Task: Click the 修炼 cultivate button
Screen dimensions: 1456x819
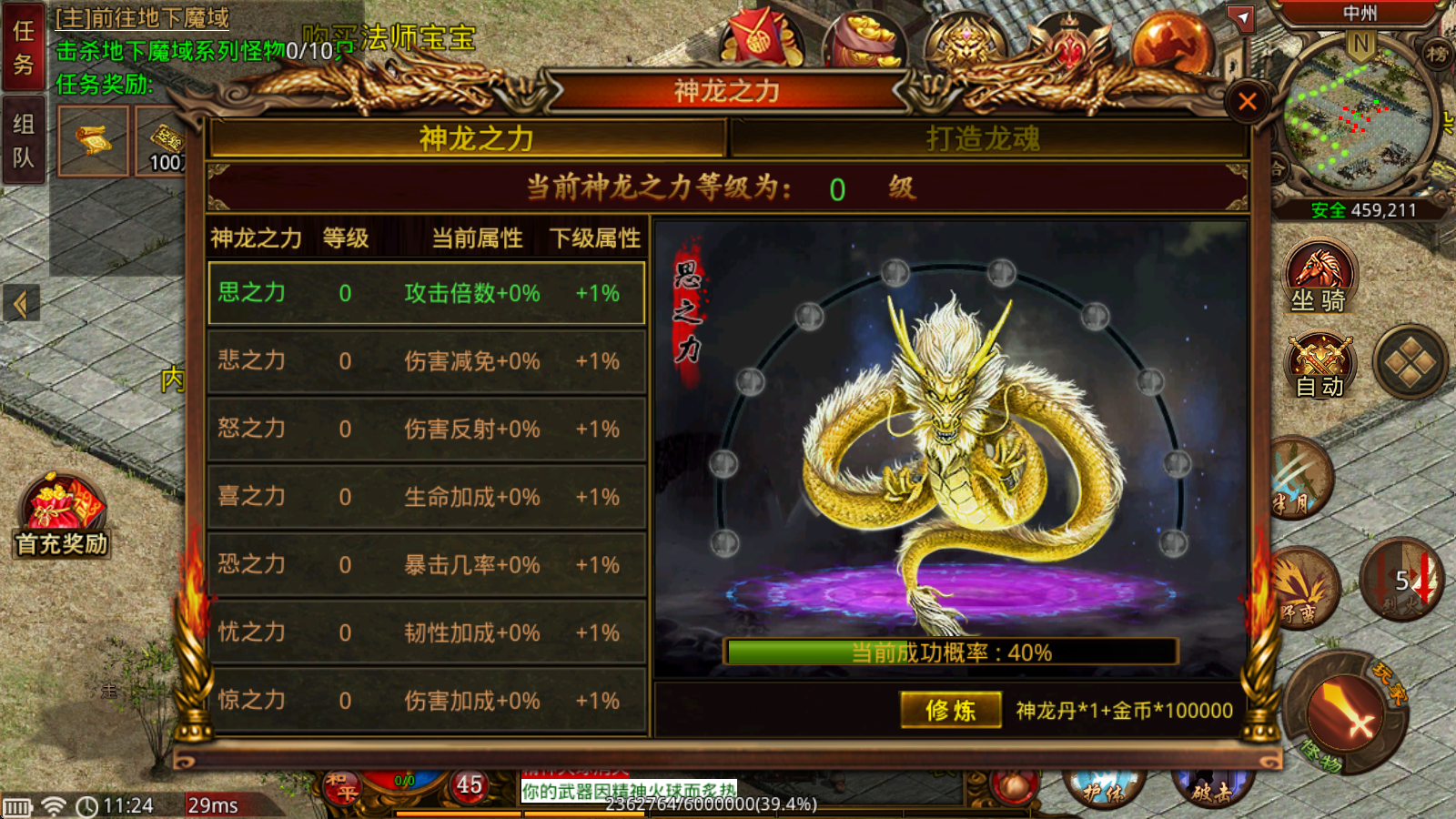Action: [x=950, y=710]
